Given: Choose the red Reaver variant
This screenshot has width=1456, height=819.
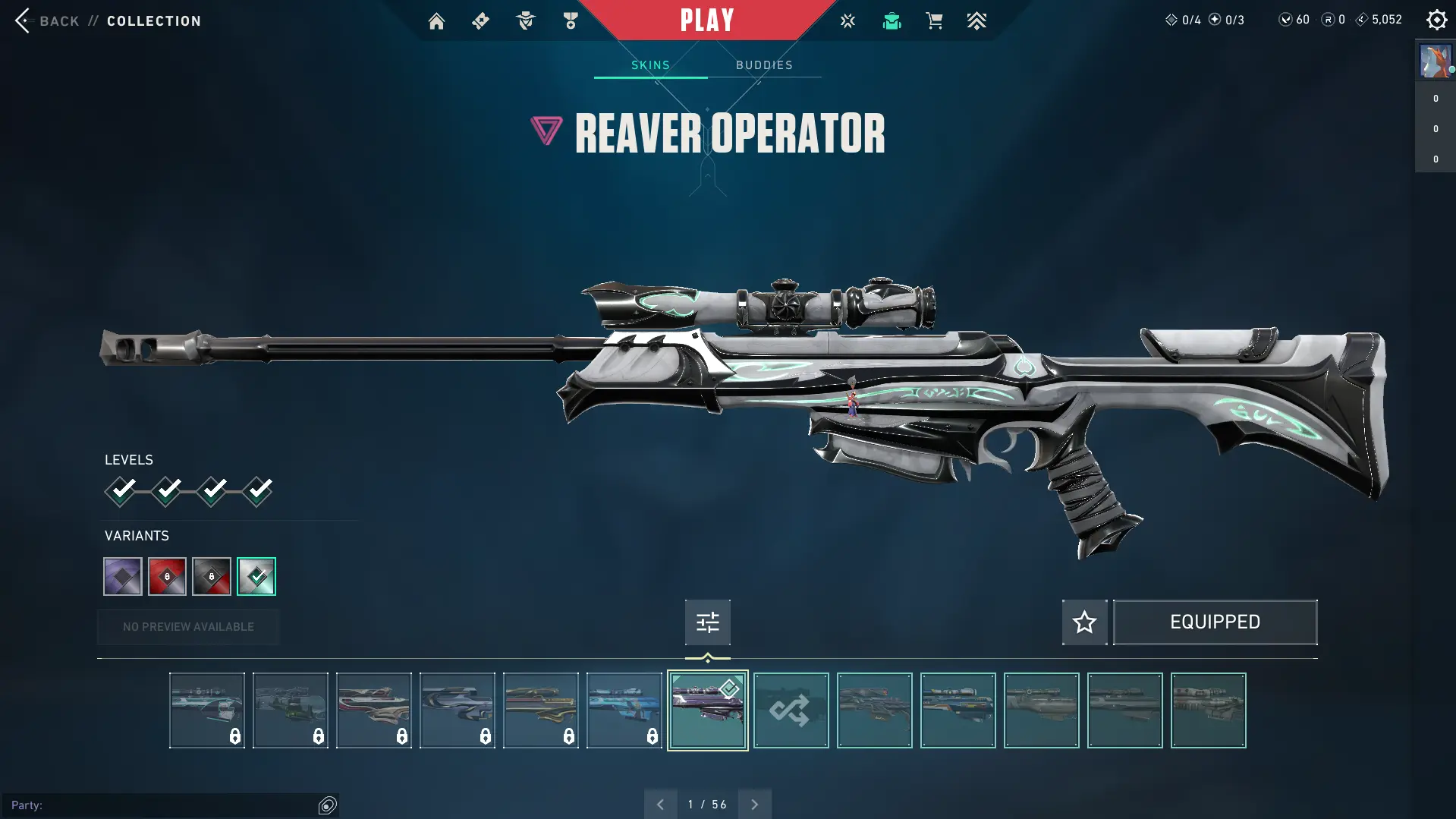Looking at the screenshot, I should pyautogui.click(x=167, y=577).
